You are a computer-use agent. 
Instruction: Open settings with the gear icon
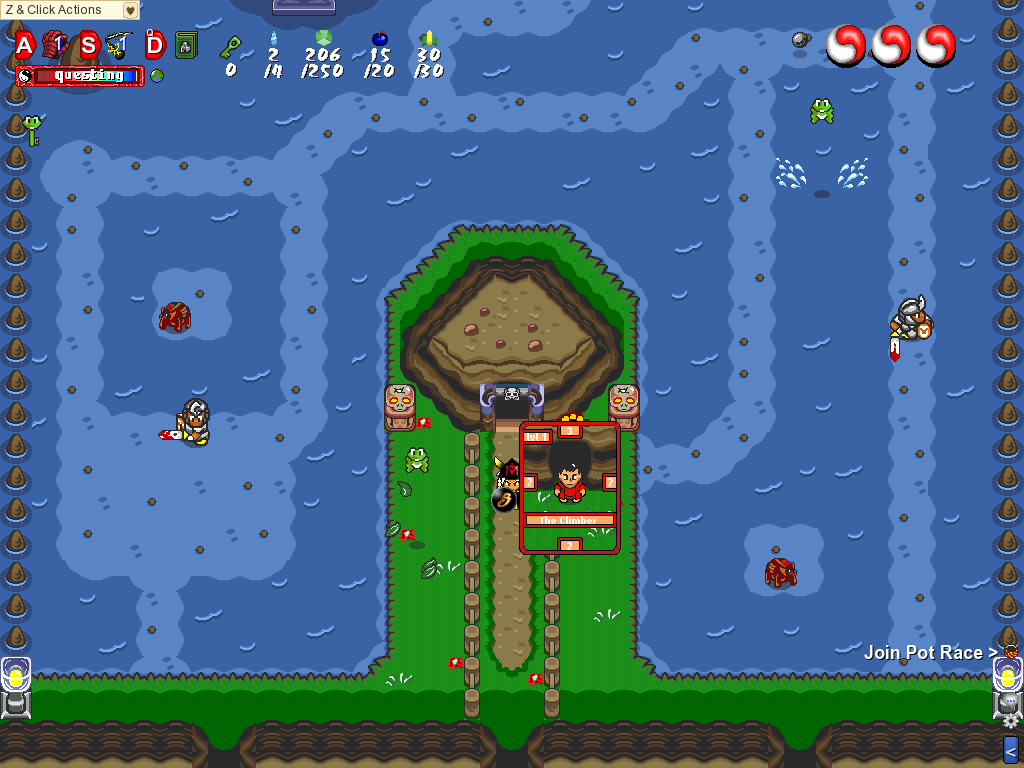1011,721
